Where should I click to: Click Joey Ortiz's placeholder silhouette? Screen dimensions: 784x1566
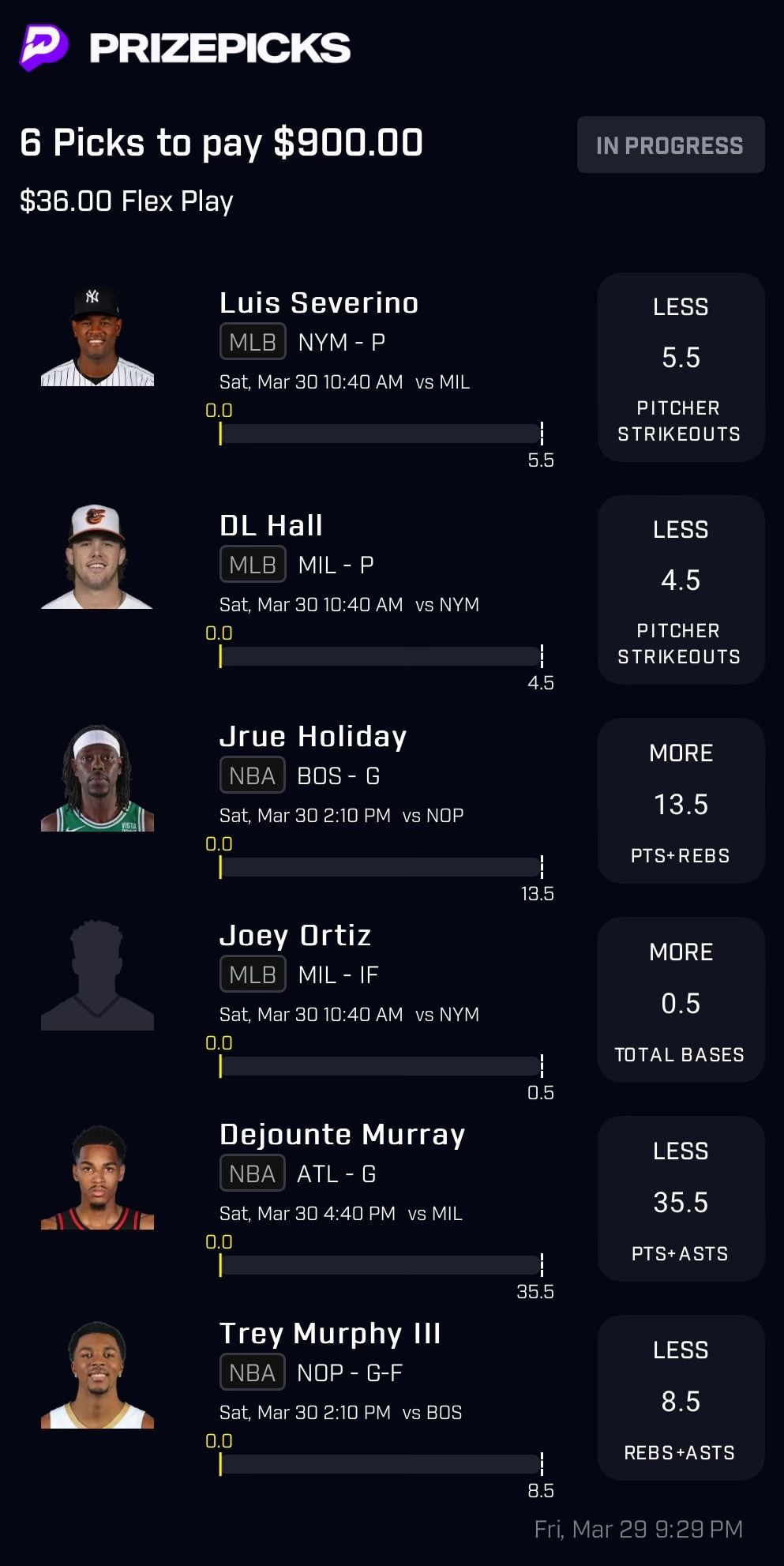pyautogui.click(x=97, y=976)
